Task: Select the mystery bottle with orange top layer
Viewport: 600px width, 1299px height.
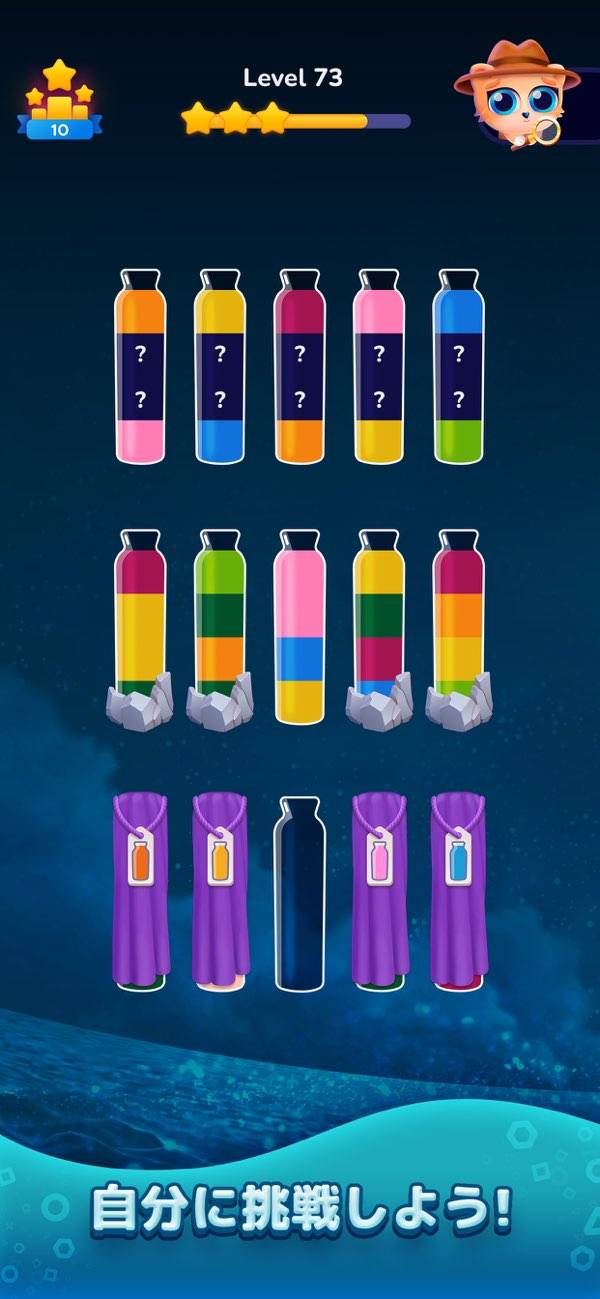Action: [140, 368]
